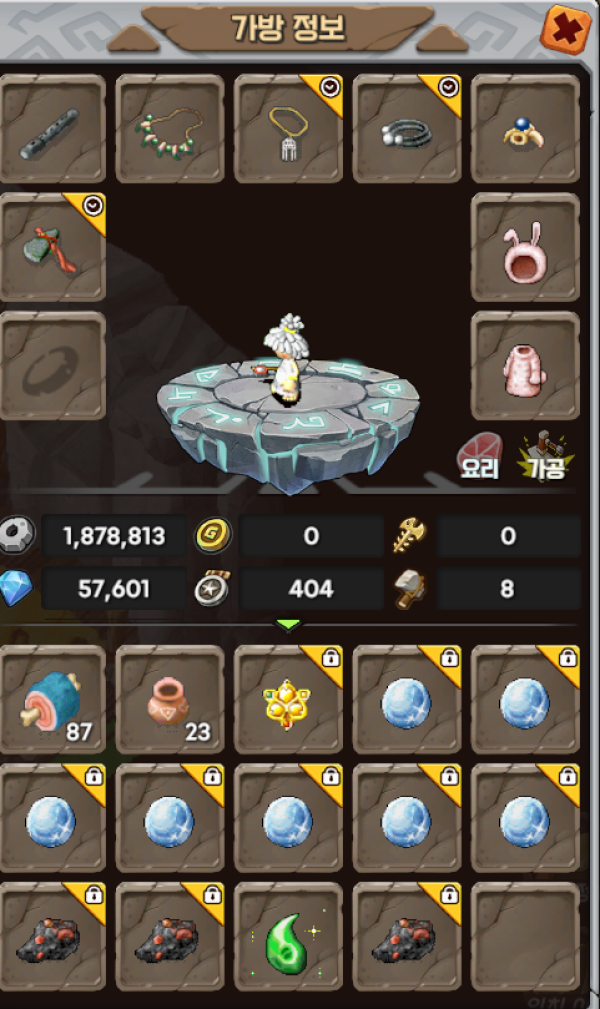The height and width of the screenshot is (1009, 600).
Task: Close the bag info window
Action: (x=565, y=29)
